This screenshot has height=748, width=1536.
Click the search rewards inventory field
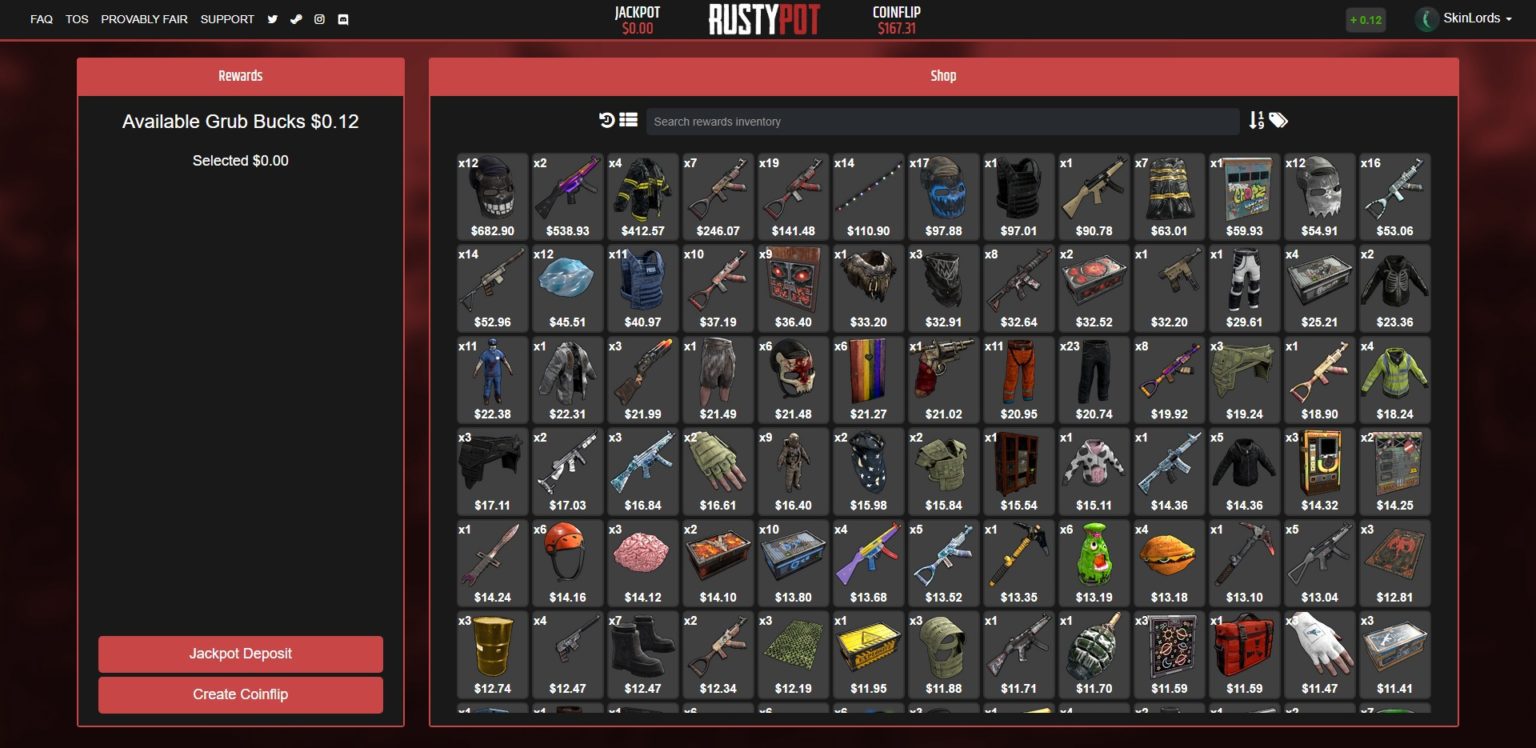[943, 120]
